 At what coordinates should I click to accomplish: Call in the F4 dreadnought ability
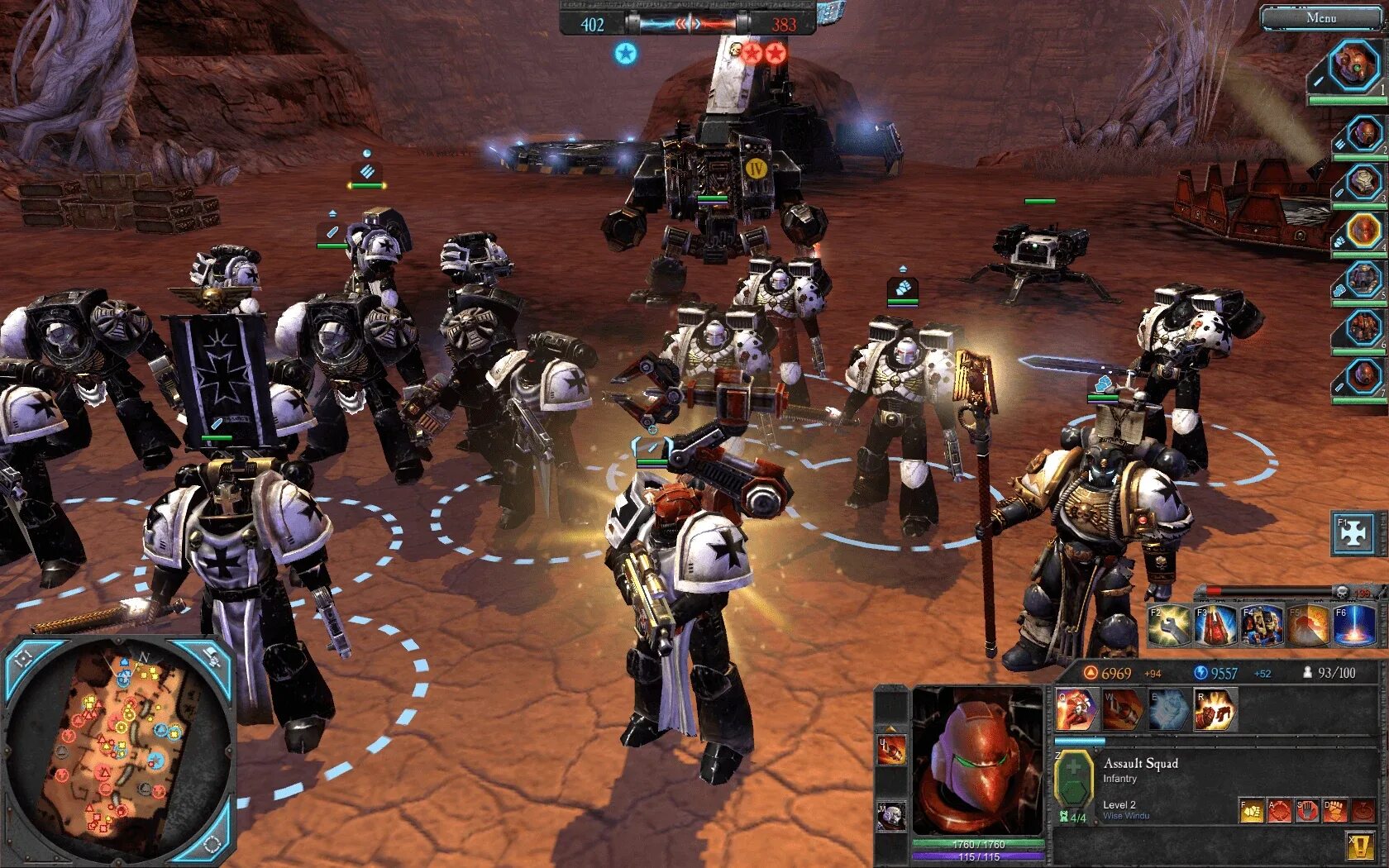click(1261, 626)
